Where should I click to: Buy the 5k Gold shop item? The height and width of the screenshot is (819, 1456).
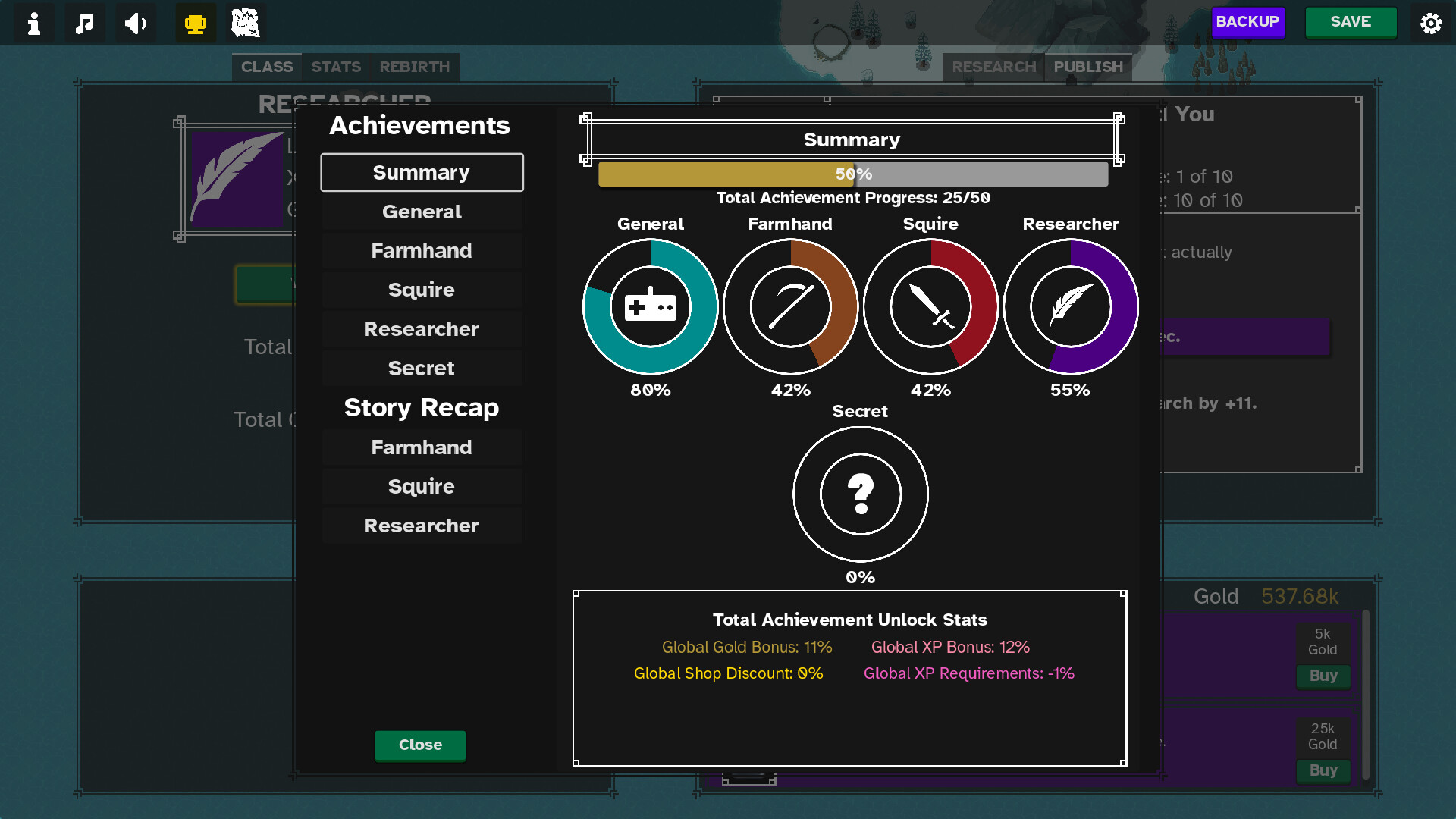[x=1323, y=676]
